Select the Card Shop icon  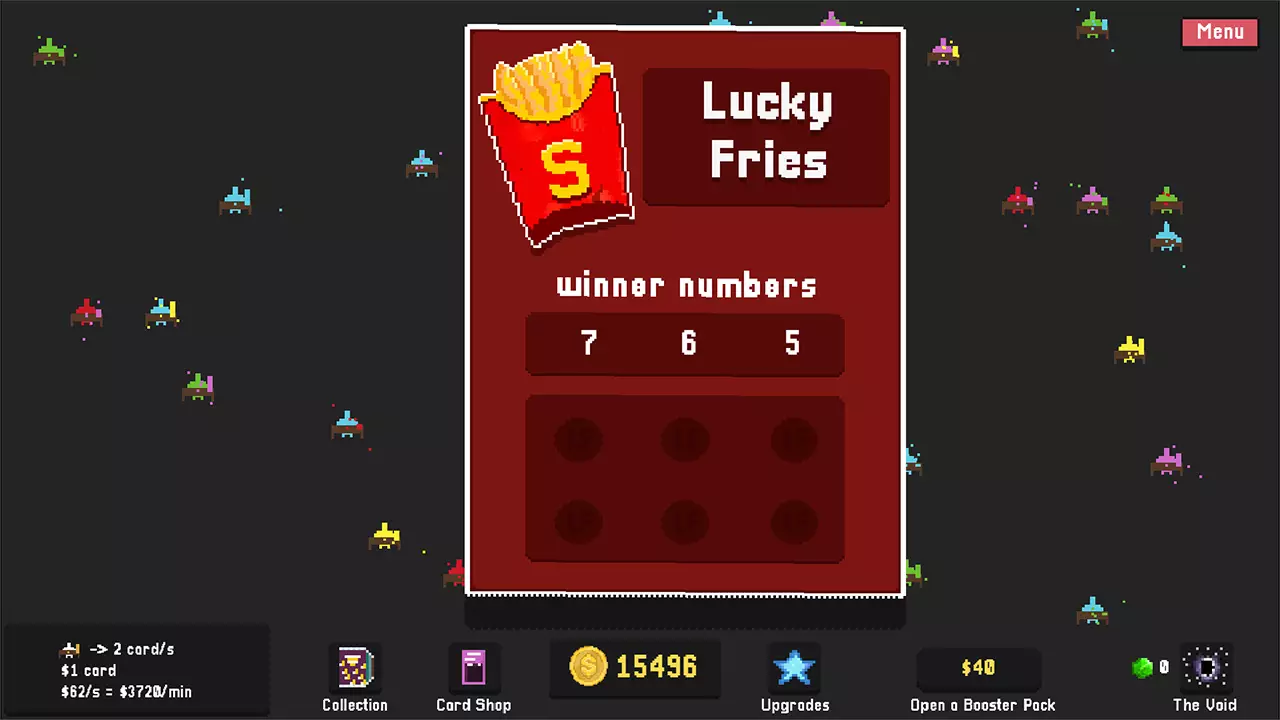tap(474, 666)
